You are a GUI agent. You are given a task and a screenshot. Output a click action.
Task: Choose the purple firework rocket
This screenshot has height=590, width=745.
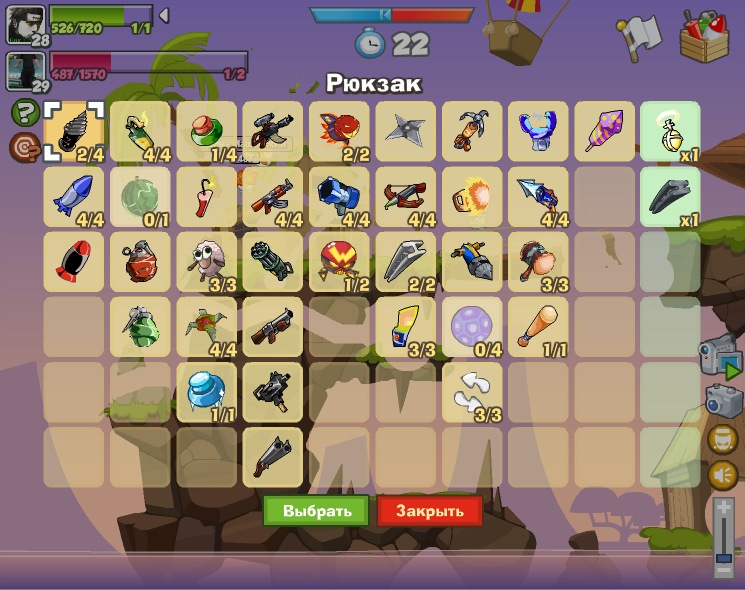pos(605,130)
